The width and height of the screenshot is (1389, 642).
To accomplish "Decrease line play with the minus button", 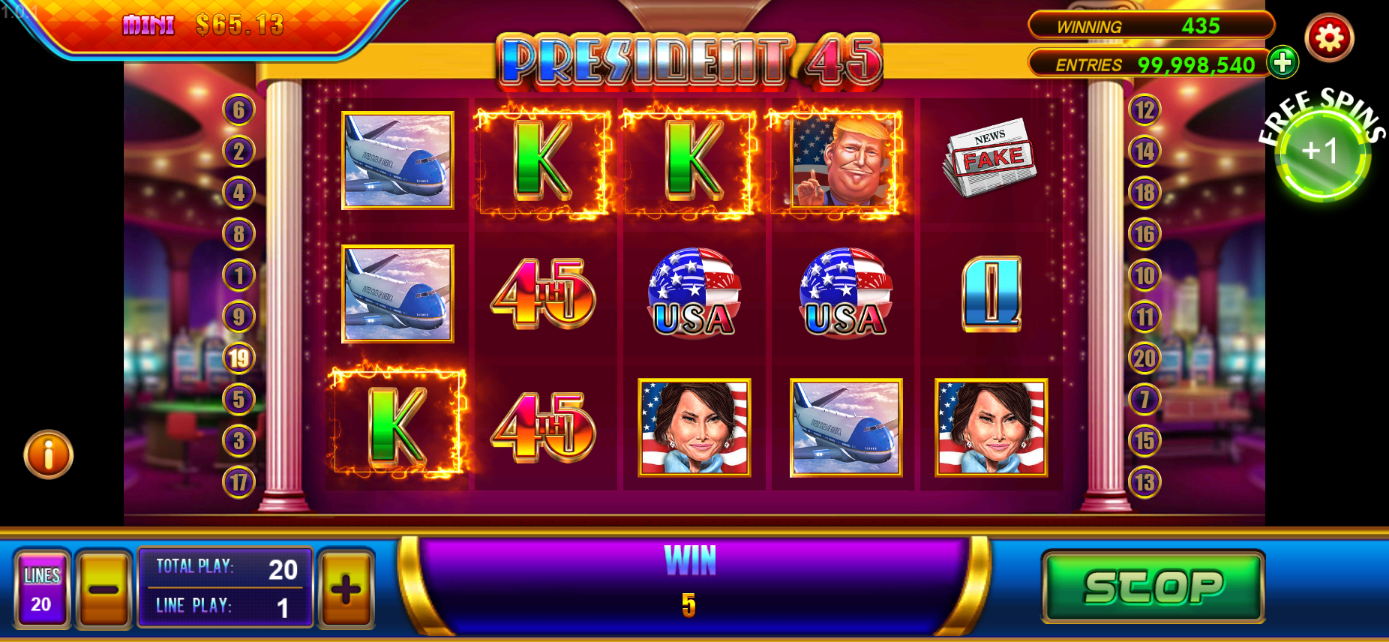I will [x=104, y=589].
